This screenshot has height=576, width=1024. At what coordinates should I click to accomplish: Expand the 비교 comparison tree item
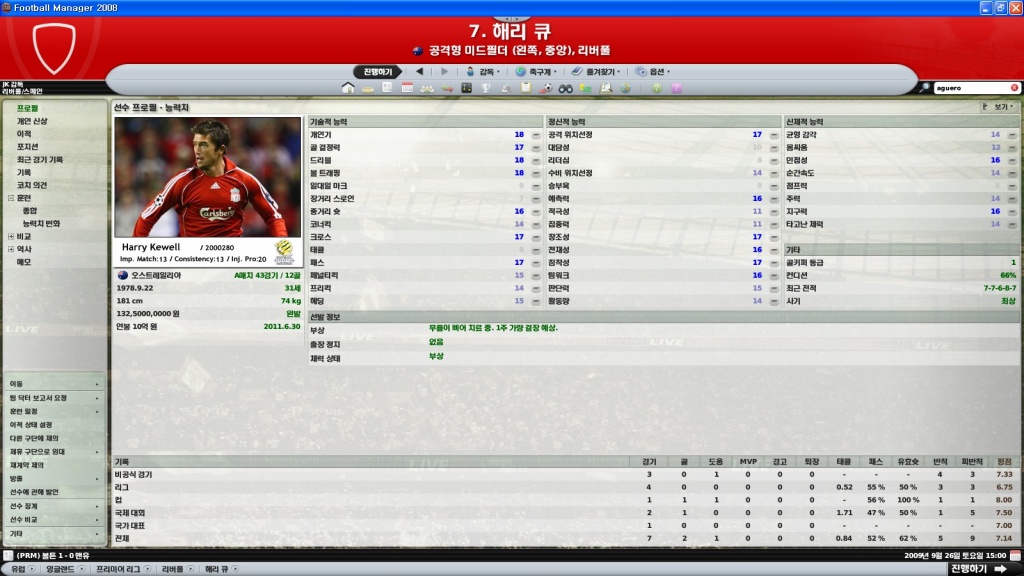(10, 237)
